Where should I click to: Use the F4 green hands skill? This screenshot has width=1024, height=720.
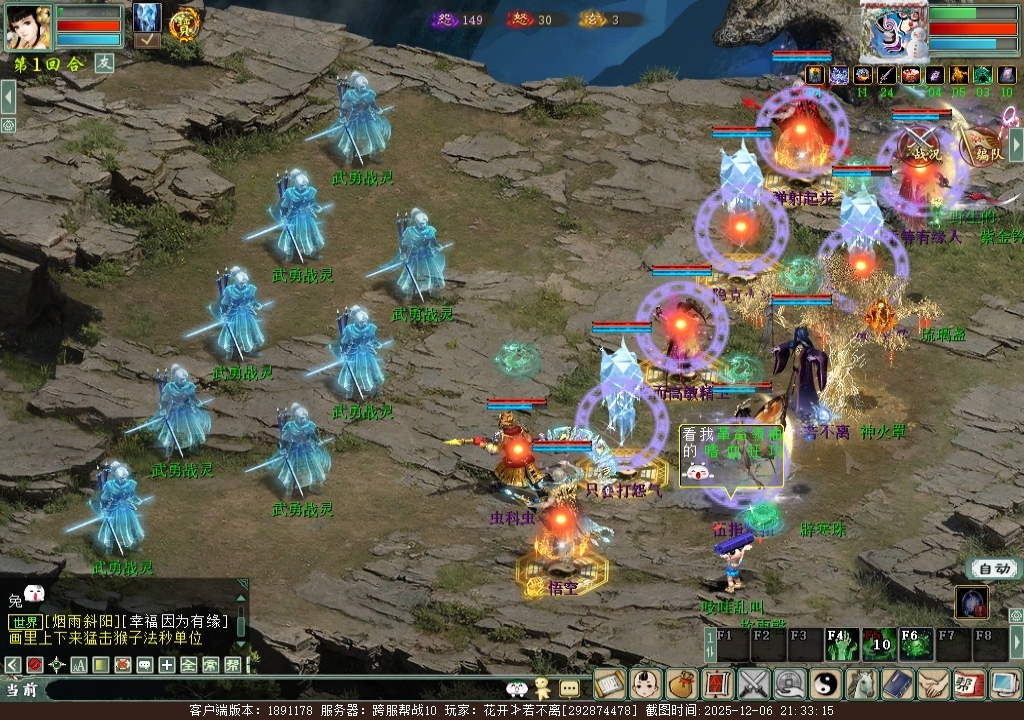(x=838, y=645)
